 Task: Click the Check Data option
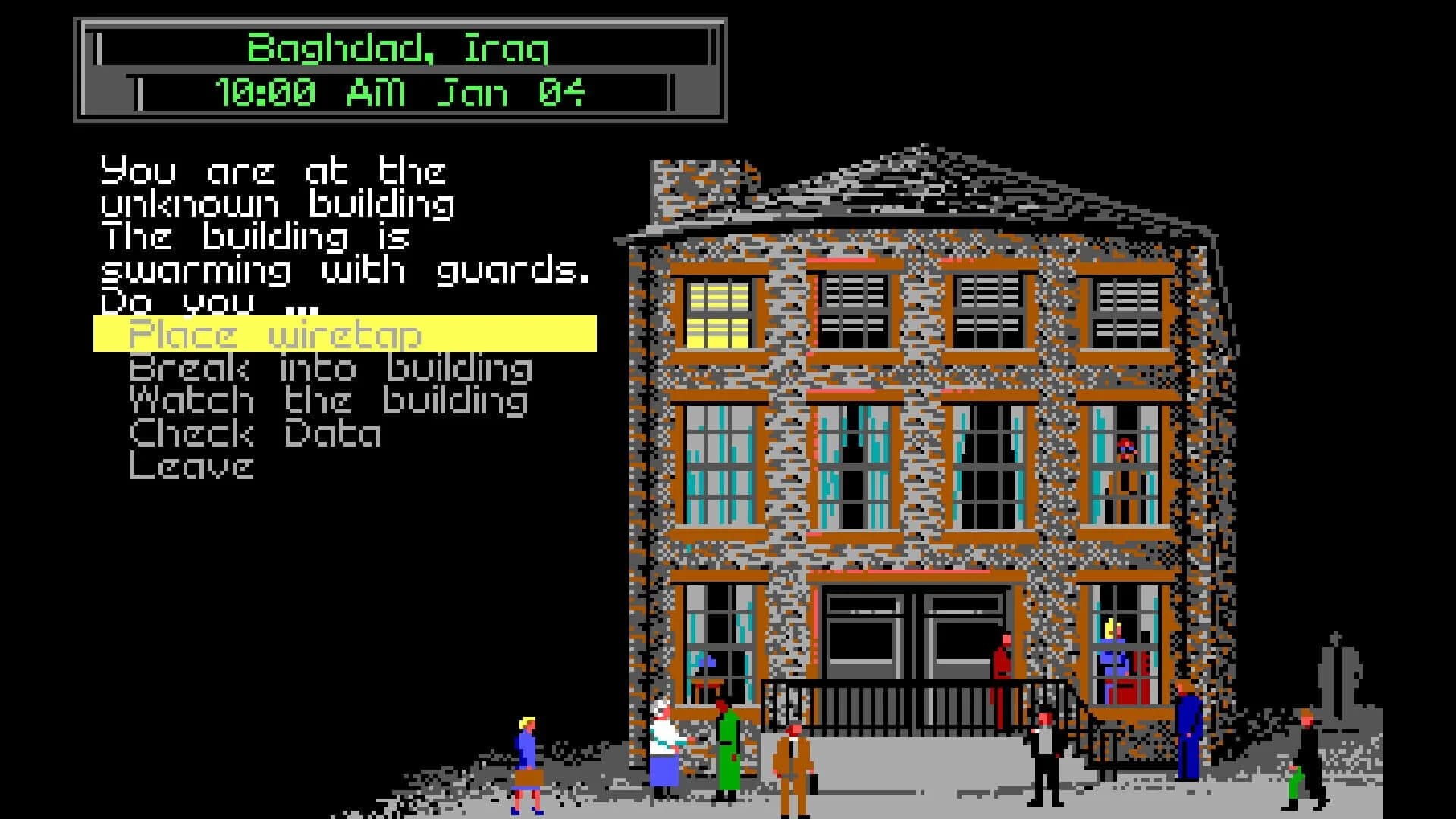point(254,432)
